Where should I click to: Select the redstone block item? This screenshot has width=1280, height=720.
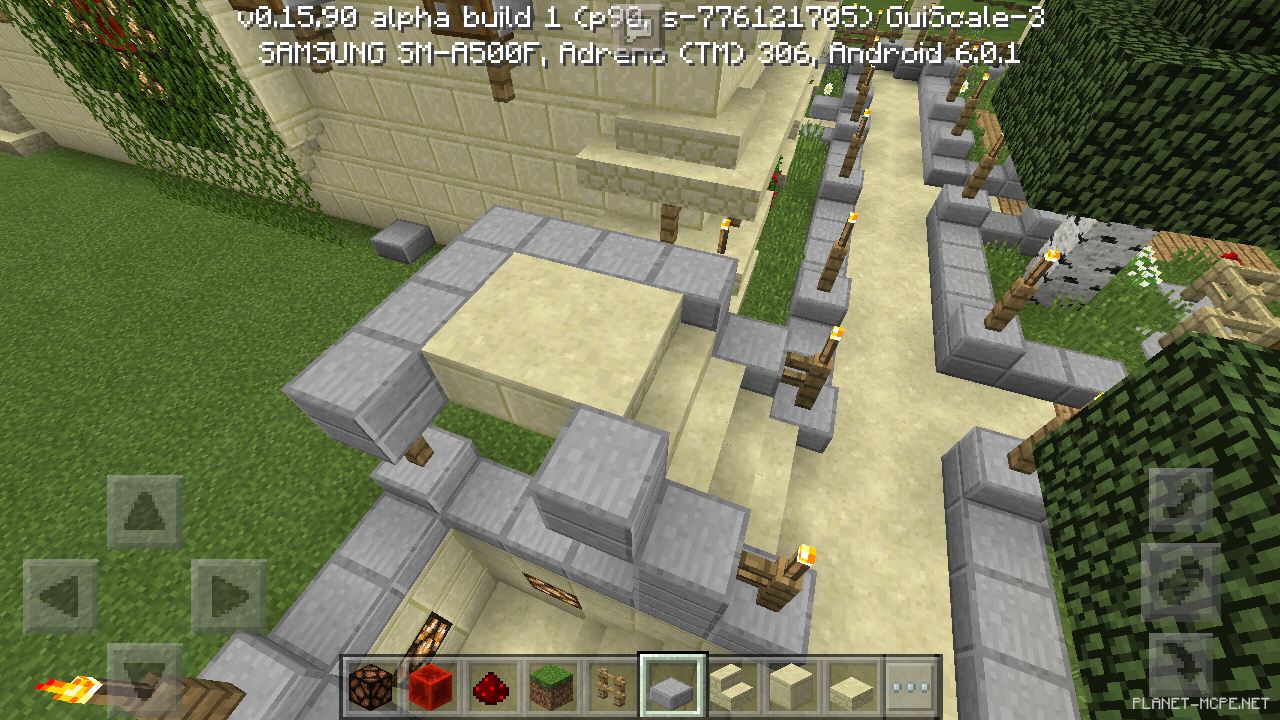430,688
